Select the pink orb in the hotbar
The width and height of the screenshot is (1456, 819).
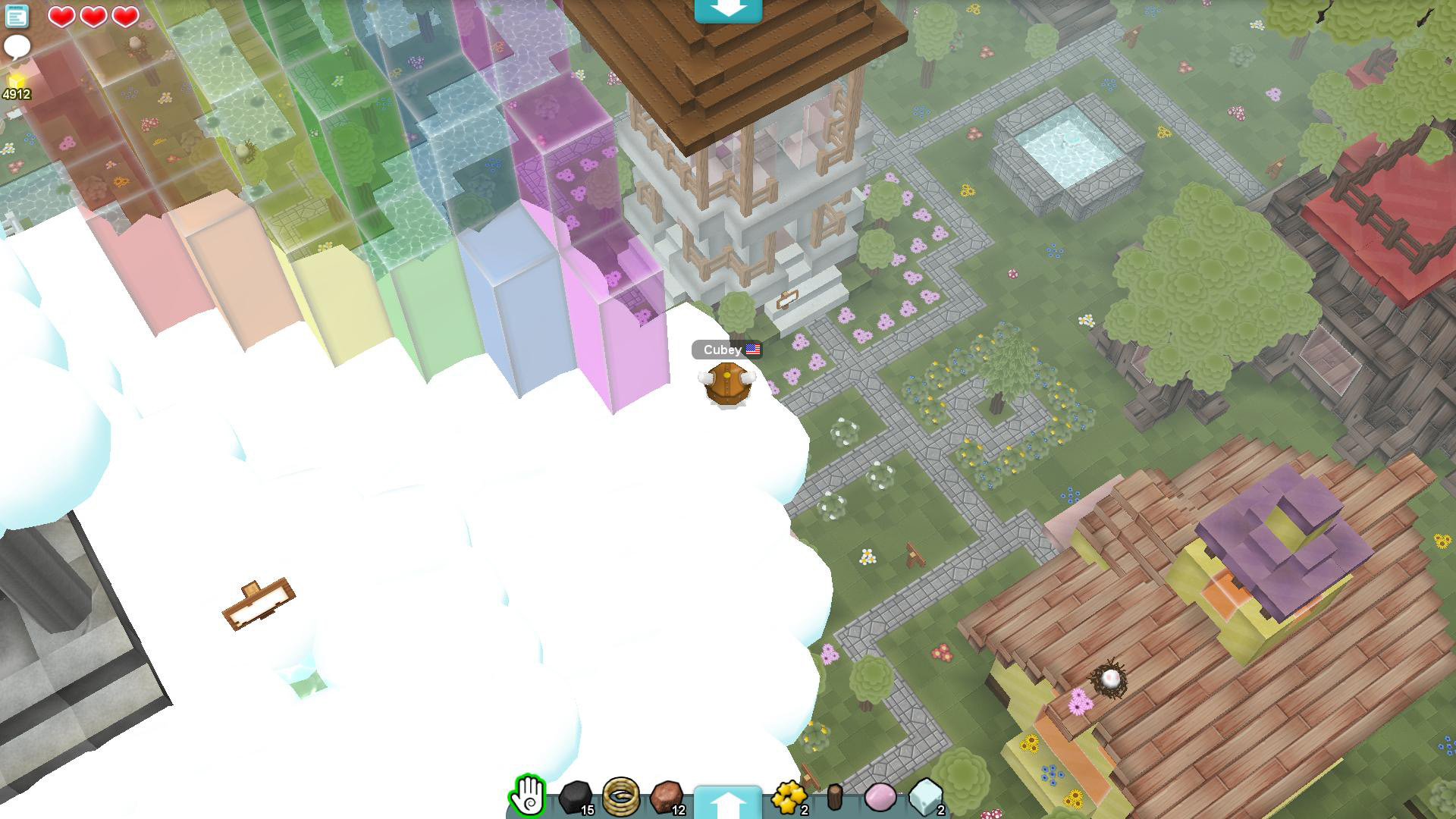pos(879,799)
